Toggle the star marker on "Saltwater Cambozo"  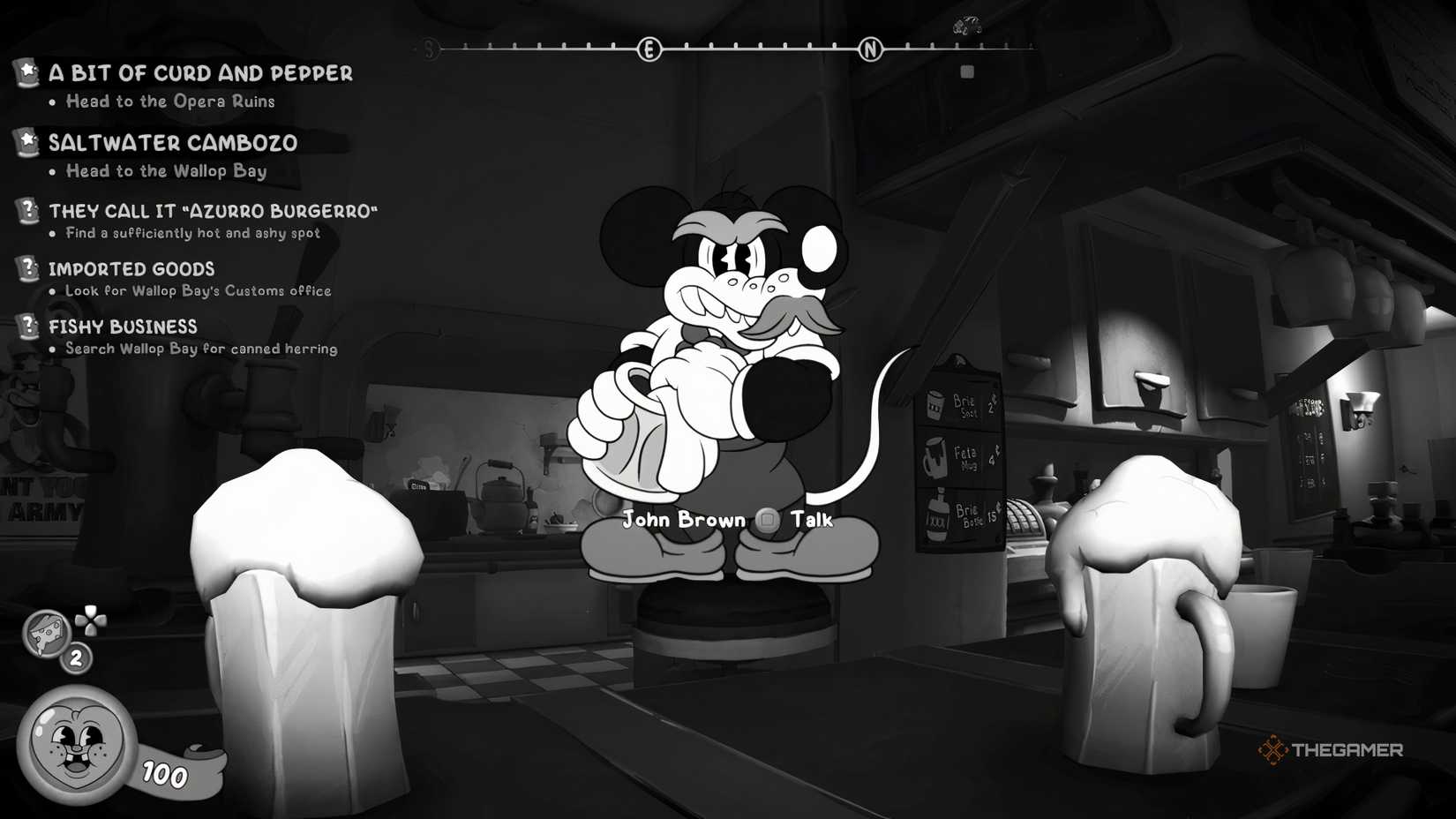[28, 138]
